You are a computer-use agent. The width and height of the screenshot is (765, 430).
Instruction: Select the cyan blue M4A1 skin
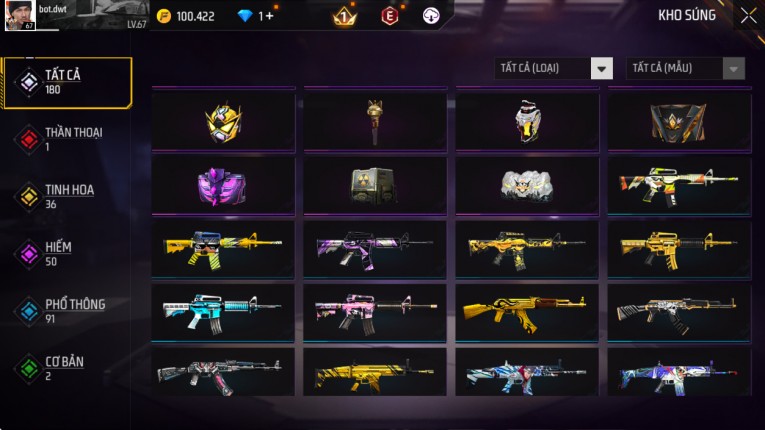click(223, 312)
